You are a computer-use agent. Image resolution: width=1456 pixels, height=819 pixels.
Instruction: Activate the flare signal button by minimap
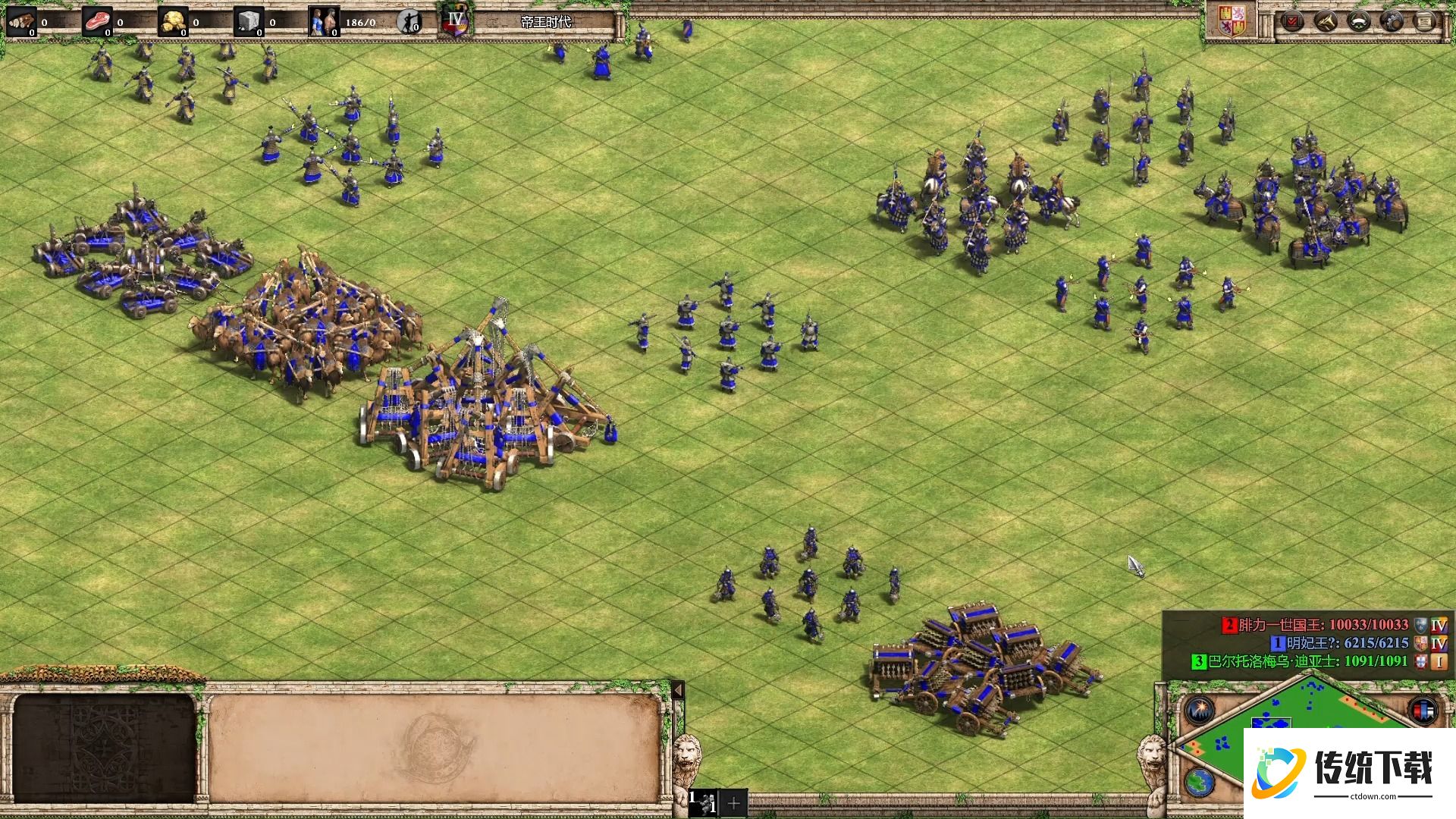pyautogui.click(x=1200, y=711)
